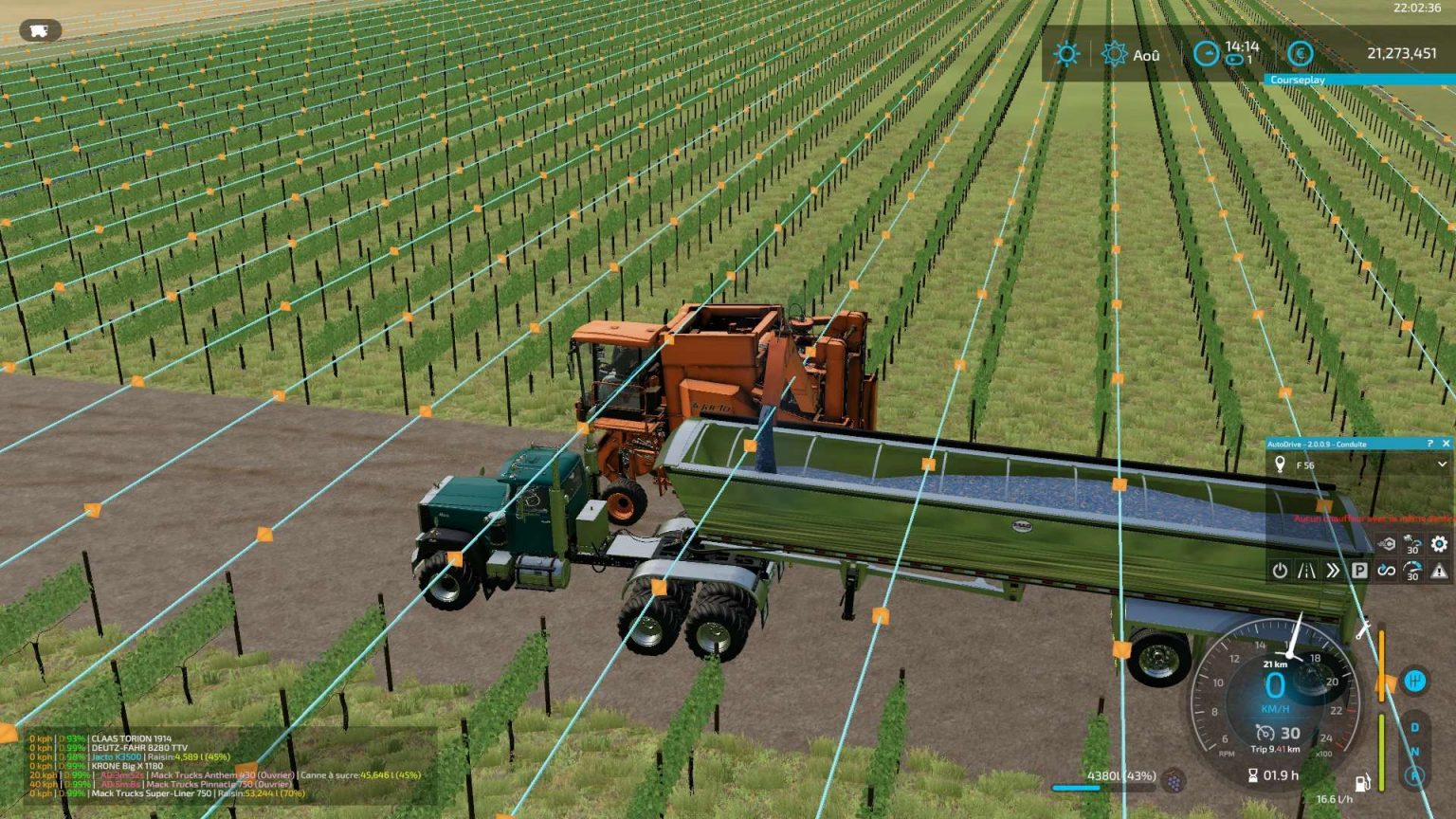
Task: Select the D drive gear indicator
Action: (x=1414, y=726)
